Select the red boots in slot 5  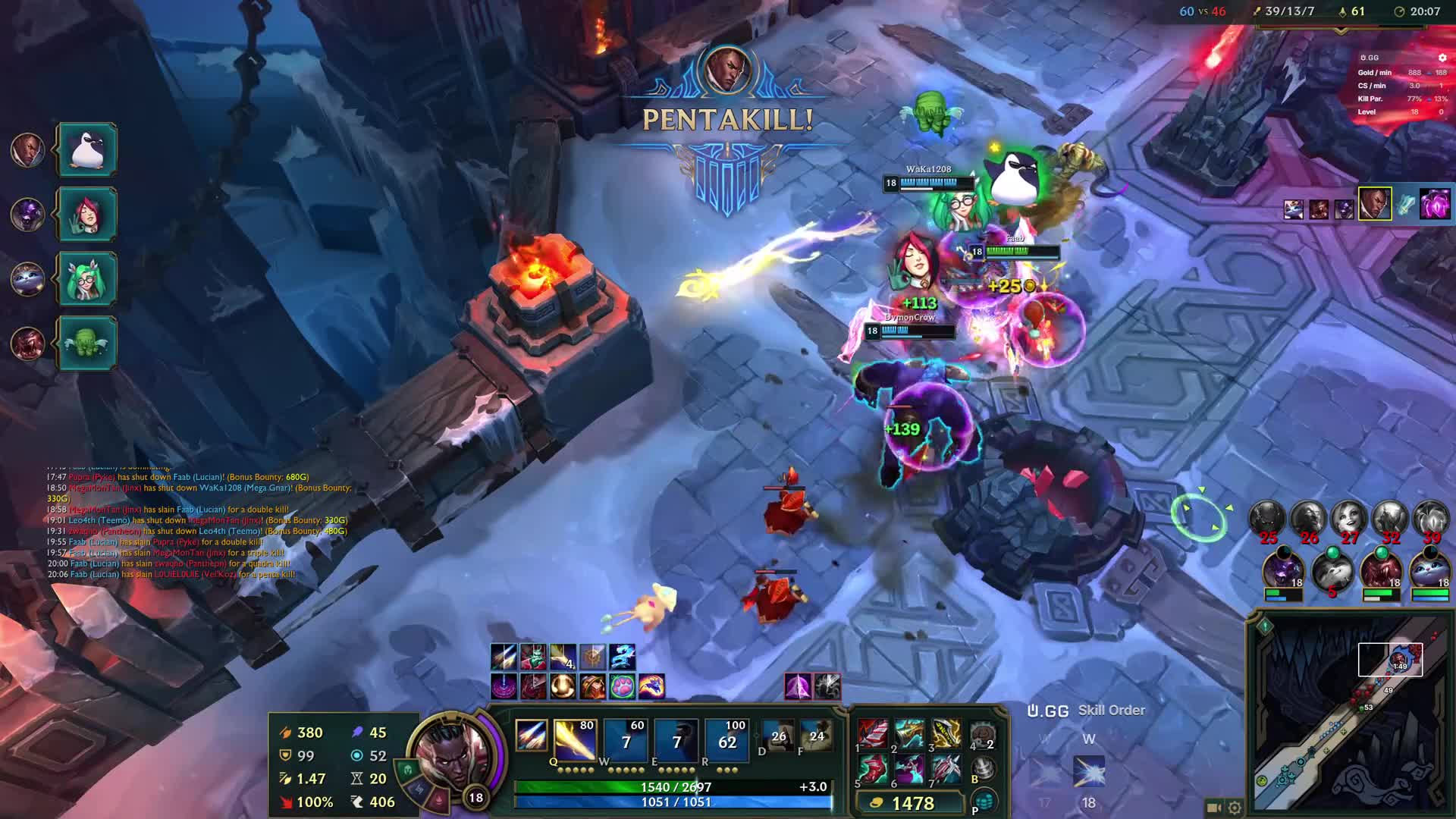click(x=873, y=770)
